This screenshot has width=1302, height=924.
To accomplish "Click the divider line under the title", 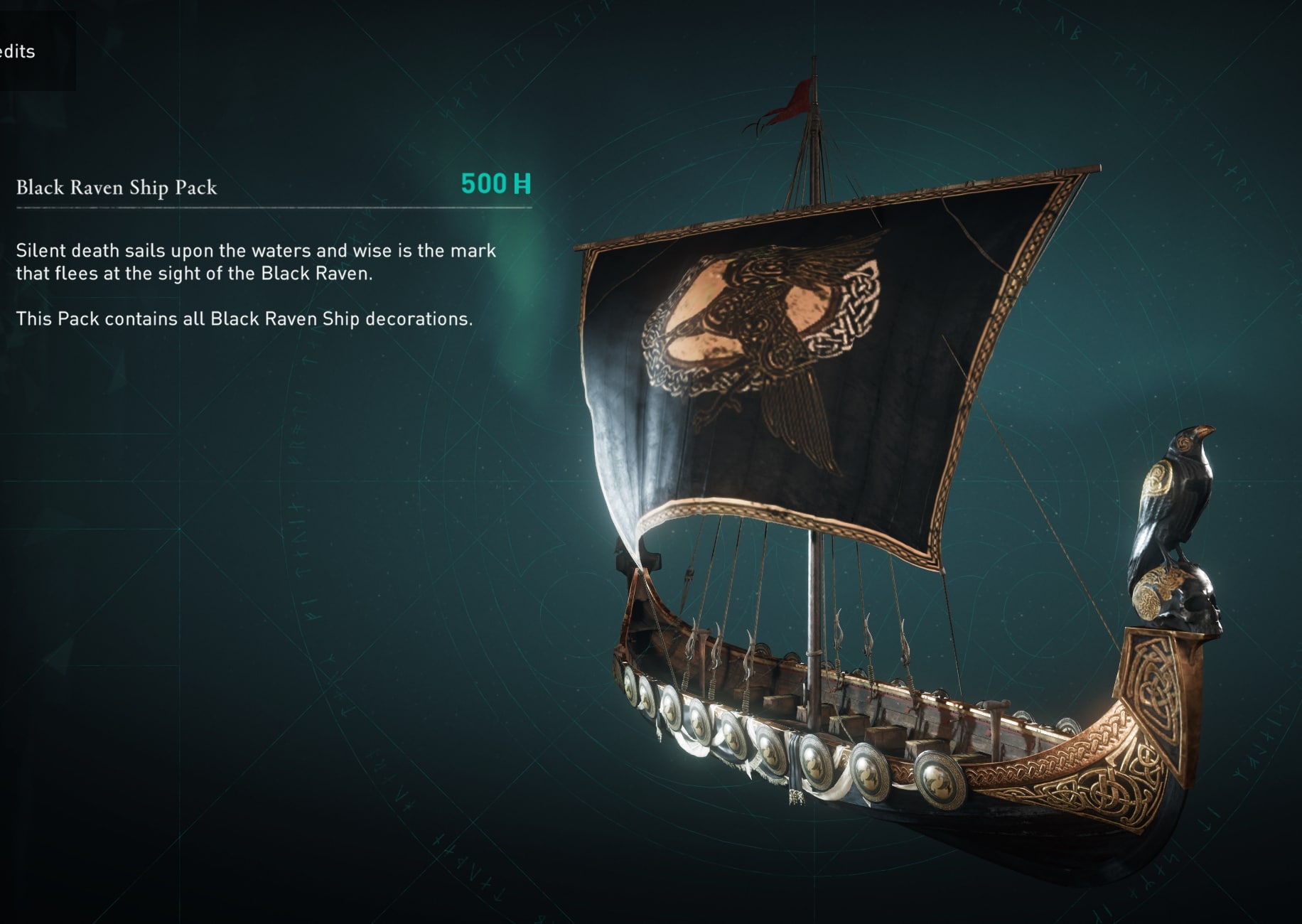I will pyautogui.click(x=274, y=209).
